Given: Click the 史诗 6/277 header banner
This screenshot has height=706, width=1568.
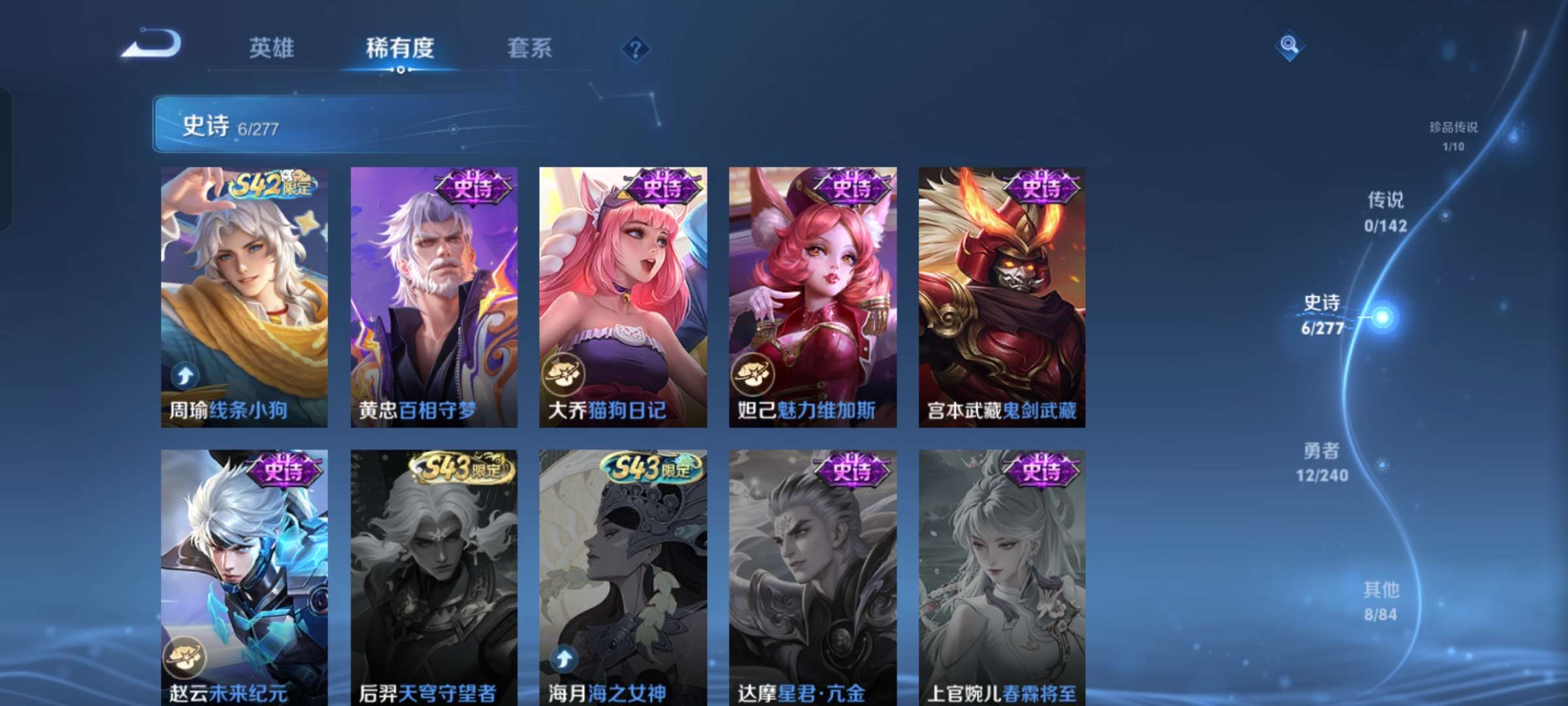Looking at the screenshot, I should point(229,126).
